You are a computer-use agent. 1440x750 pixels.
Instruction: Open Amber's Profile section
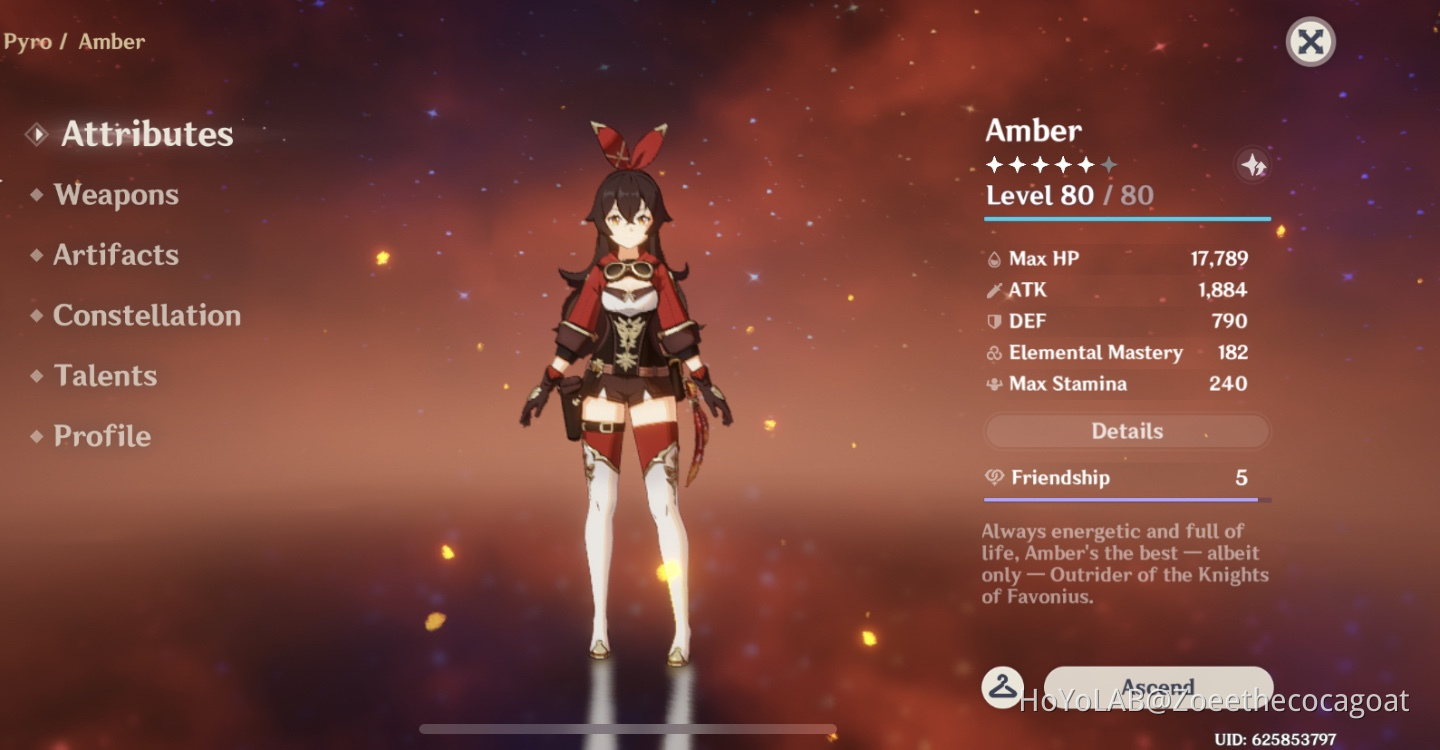(101, 435)
